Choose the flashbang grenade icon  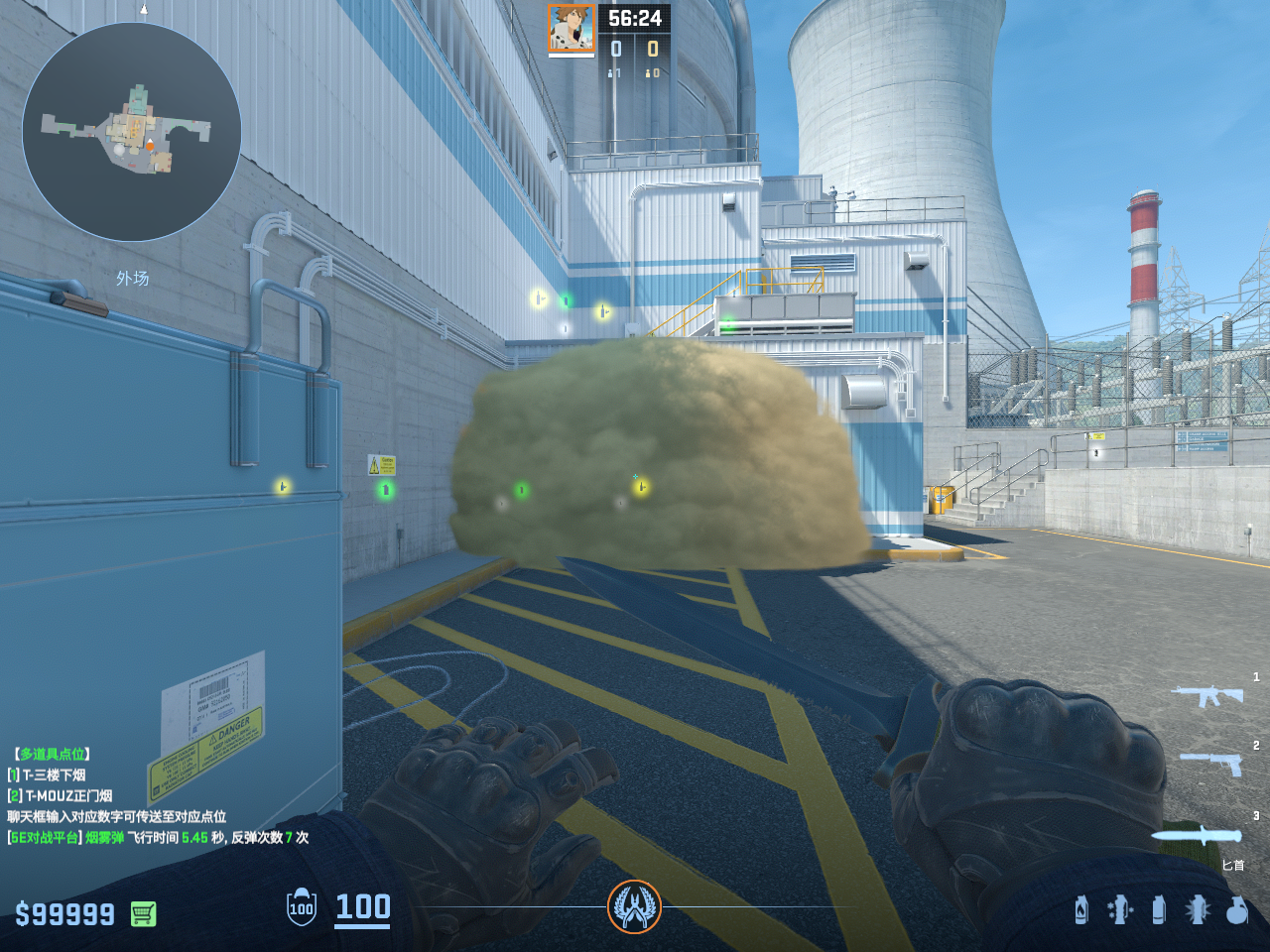pos(1197,909)
